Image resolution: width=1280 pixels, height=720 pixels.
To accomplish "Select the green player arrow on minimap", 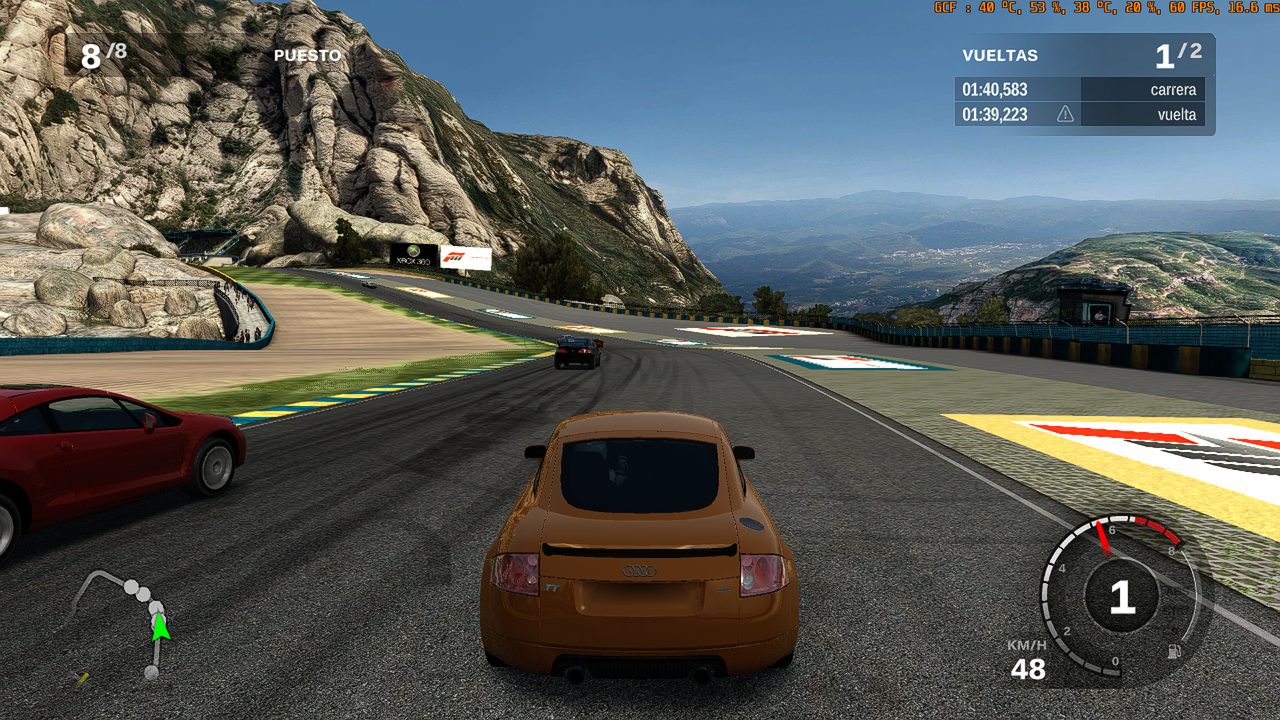I will coord(160,627).
